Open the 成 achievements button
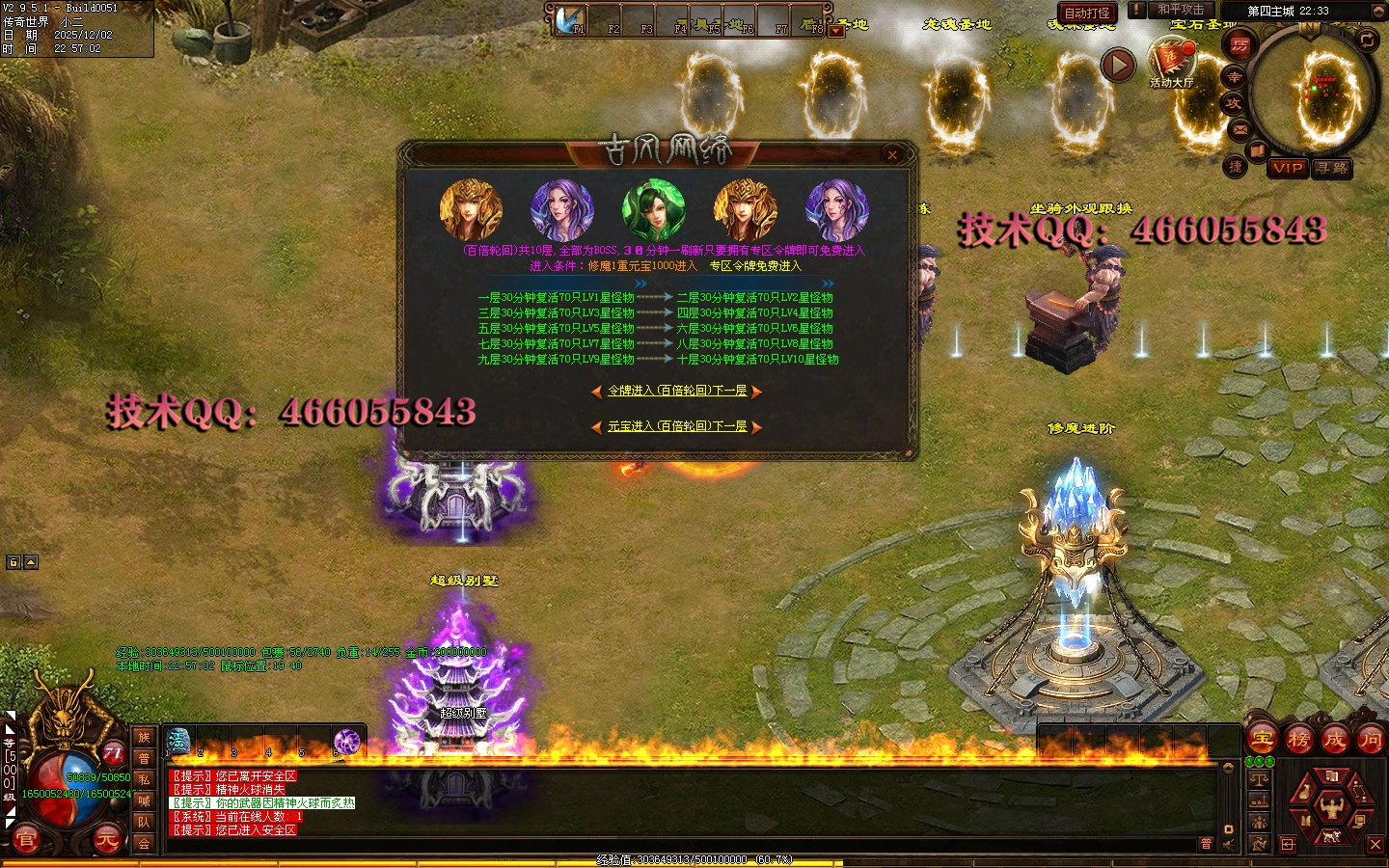 coord(1334,740)
